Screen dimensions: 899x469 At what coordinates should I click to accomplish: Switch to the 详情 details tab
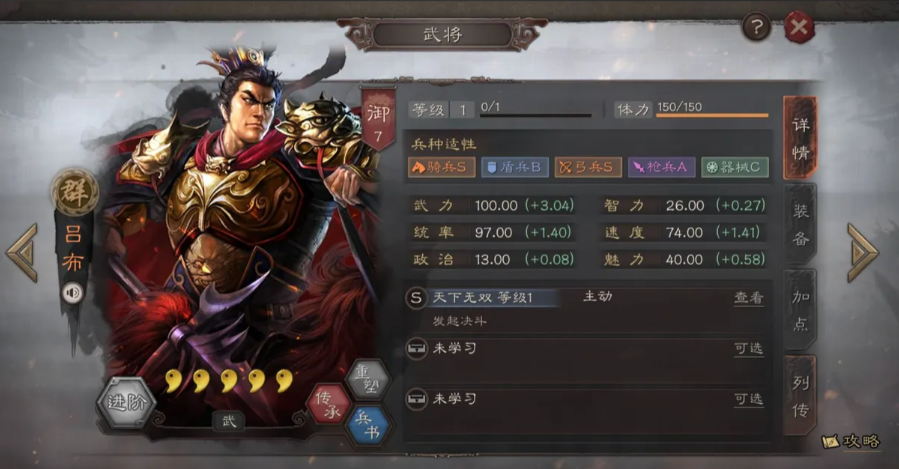coord(800,140)
